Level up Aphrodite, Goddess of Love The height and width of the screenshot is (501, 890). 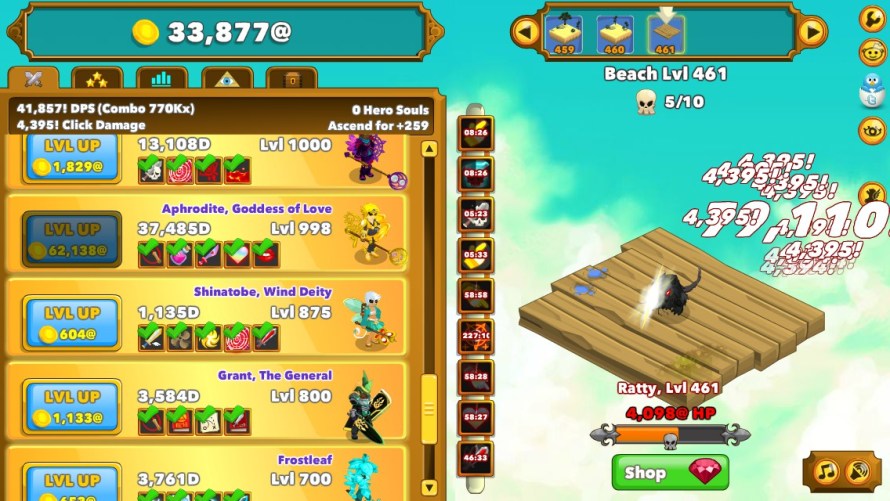click(72, 240)
